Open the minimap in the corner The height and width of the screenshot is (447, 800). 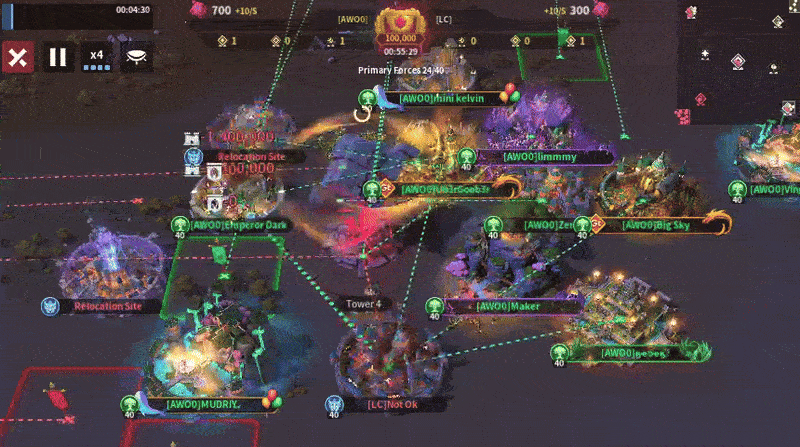click(738, 60)
